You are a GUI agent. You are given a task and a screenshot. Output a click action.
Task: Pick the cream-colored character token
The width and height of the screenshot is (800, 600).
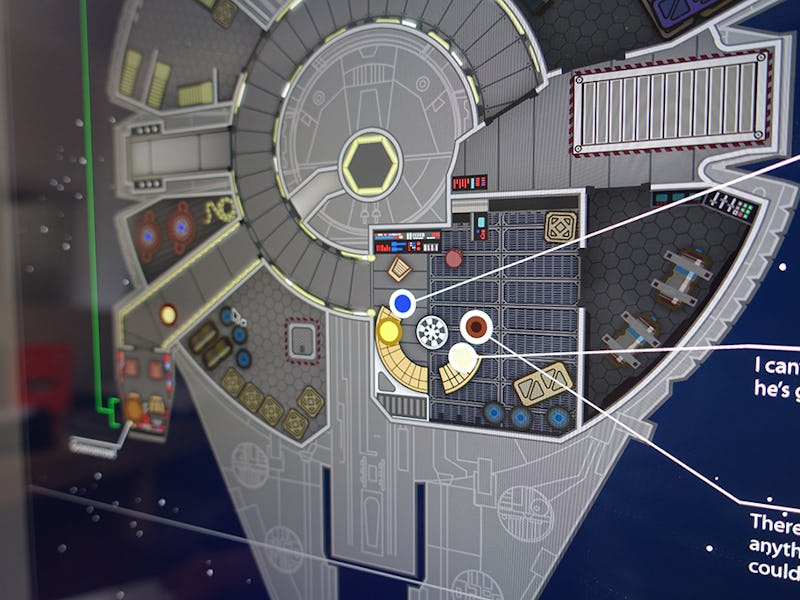click(x=462, y=356)
